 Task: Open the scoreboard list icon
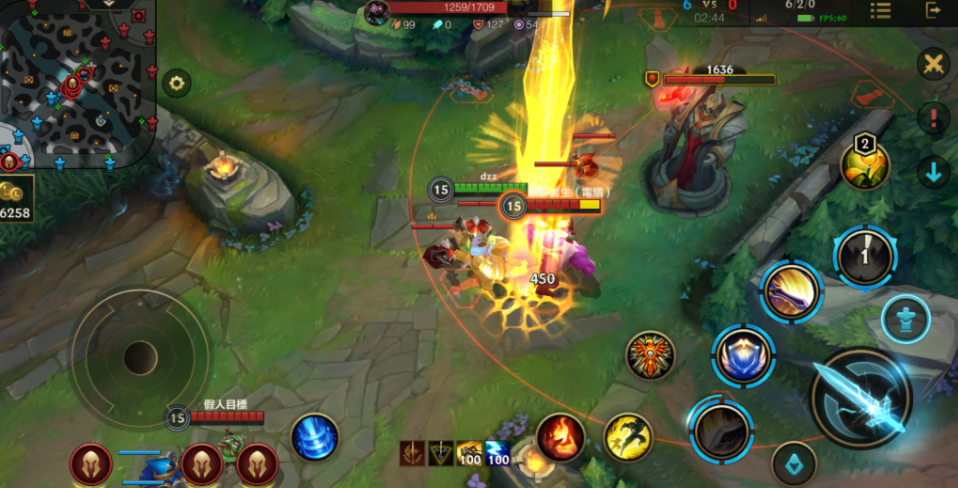pyautogui.click(x=880, y=11)
